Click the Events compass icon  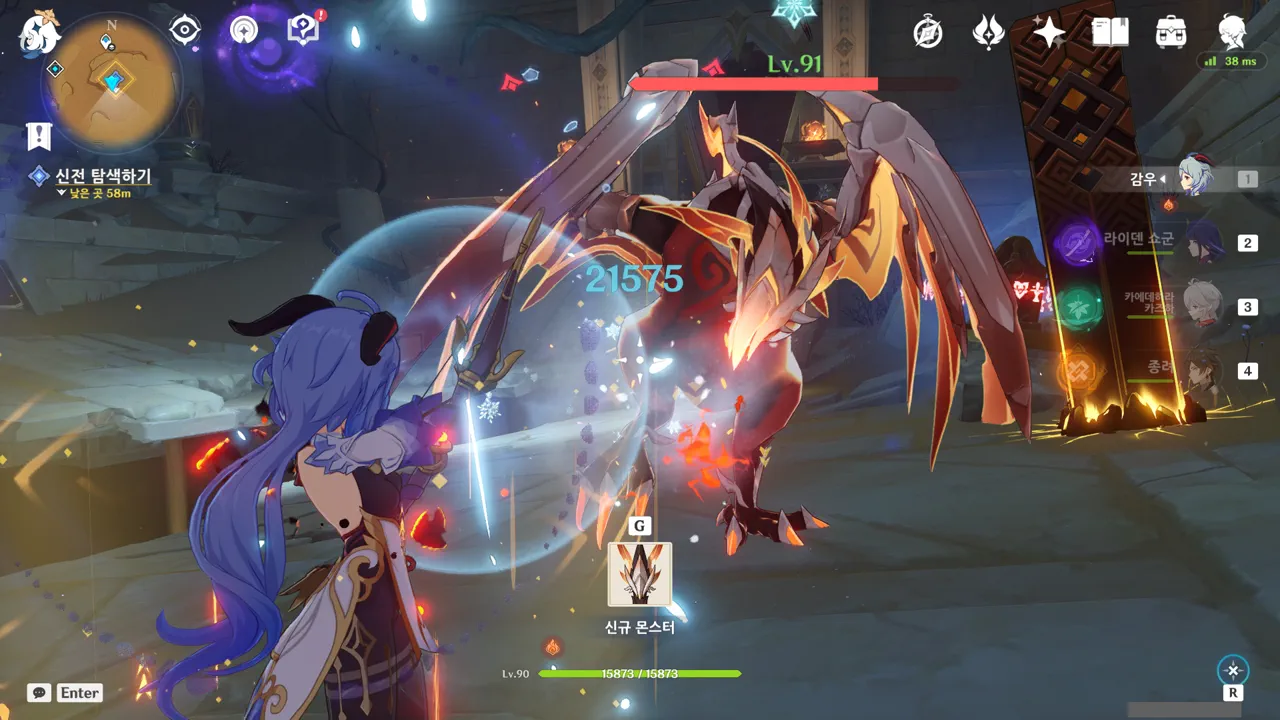(928, 33)
